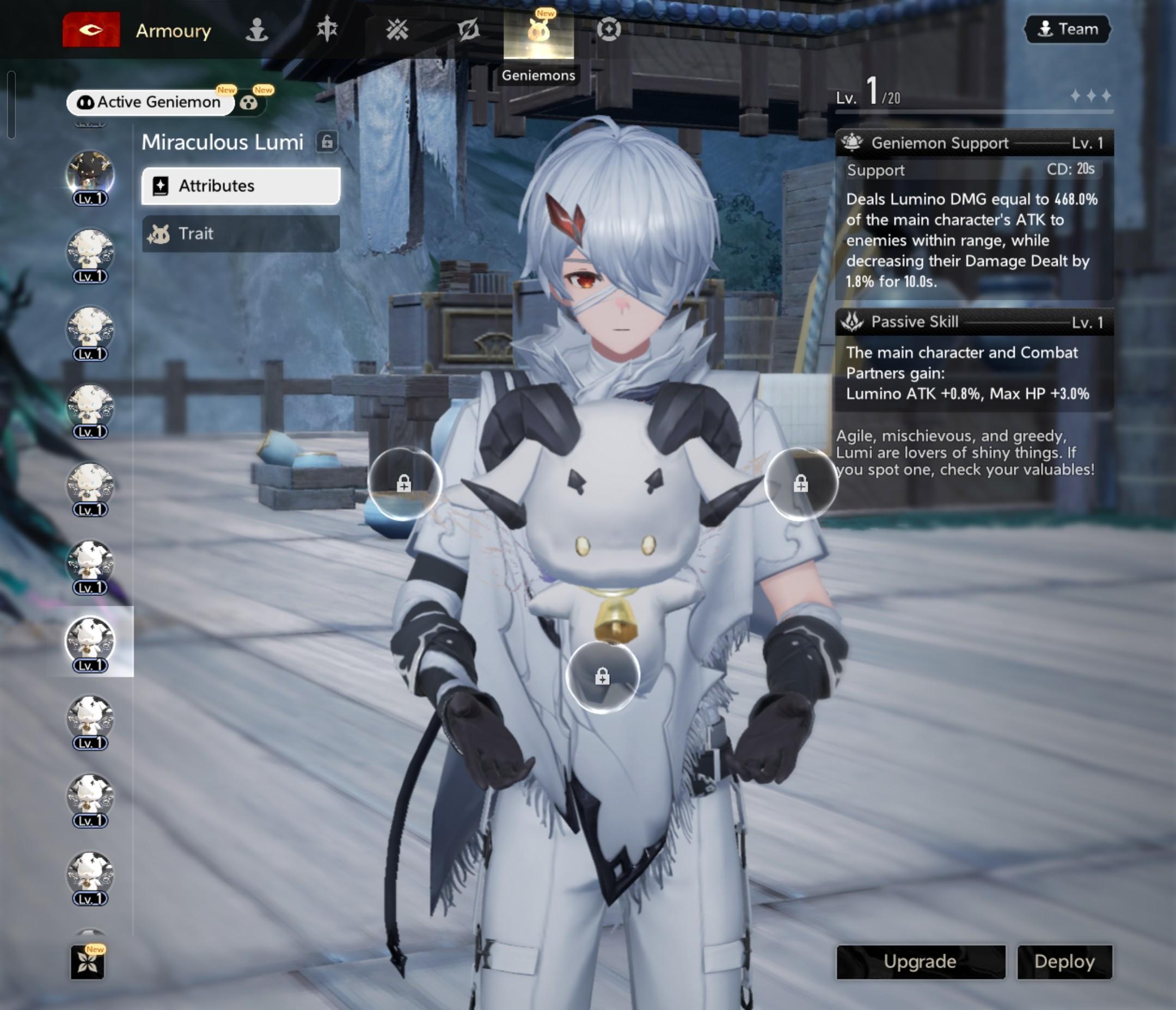Select the Active Geniemon filter
Viewport: 1176px width, 1010px height.
150,102
